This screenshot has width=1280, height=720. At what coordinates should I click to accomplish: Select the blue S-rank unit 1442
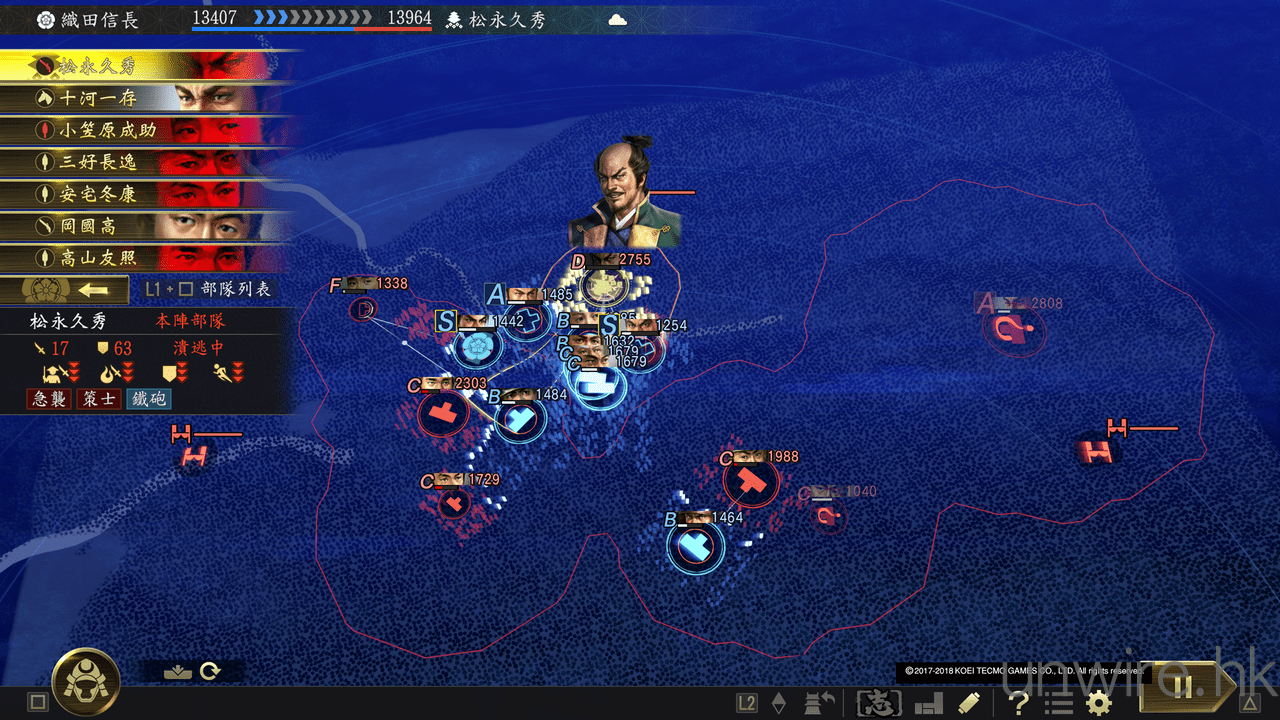tap(477, 346)
